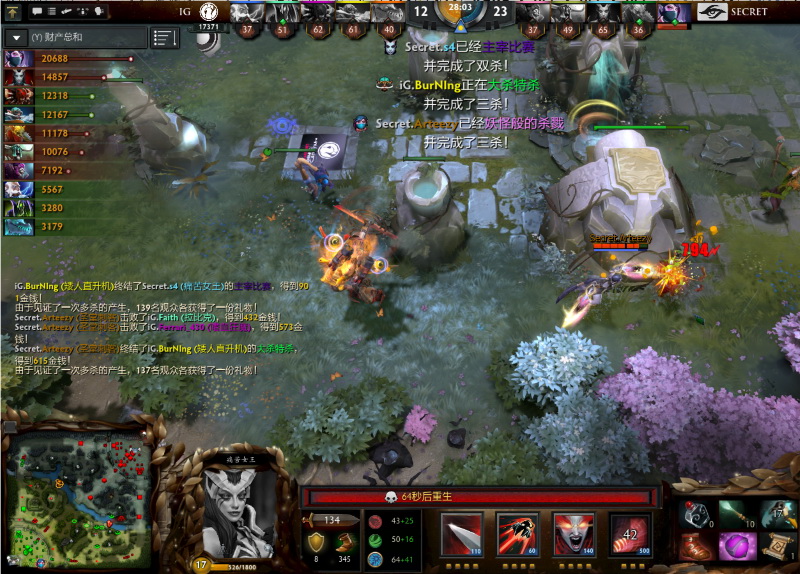This screenshot has width=800, height=574.
Task: Select the Bottle item slot
Action: (x=696, y=514)
